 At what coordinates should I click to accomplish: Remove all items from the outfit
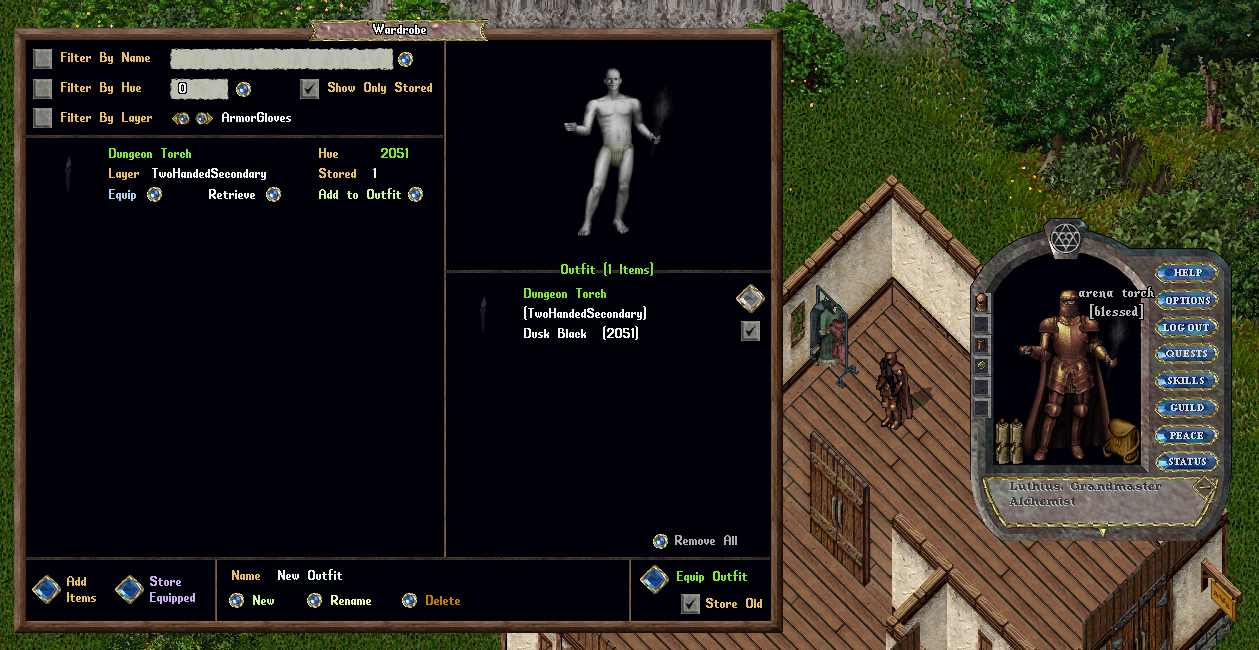[x=660, y=541]
